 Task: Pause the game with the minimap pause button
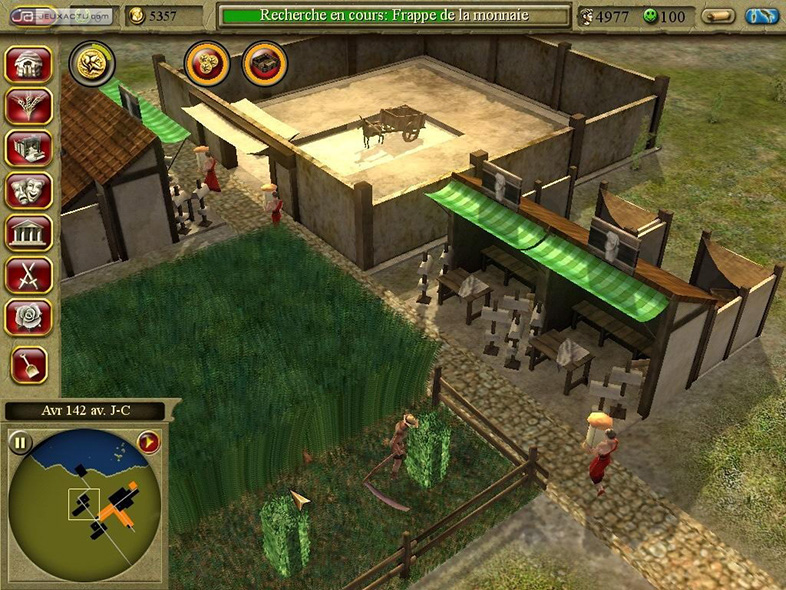[20, 443]
